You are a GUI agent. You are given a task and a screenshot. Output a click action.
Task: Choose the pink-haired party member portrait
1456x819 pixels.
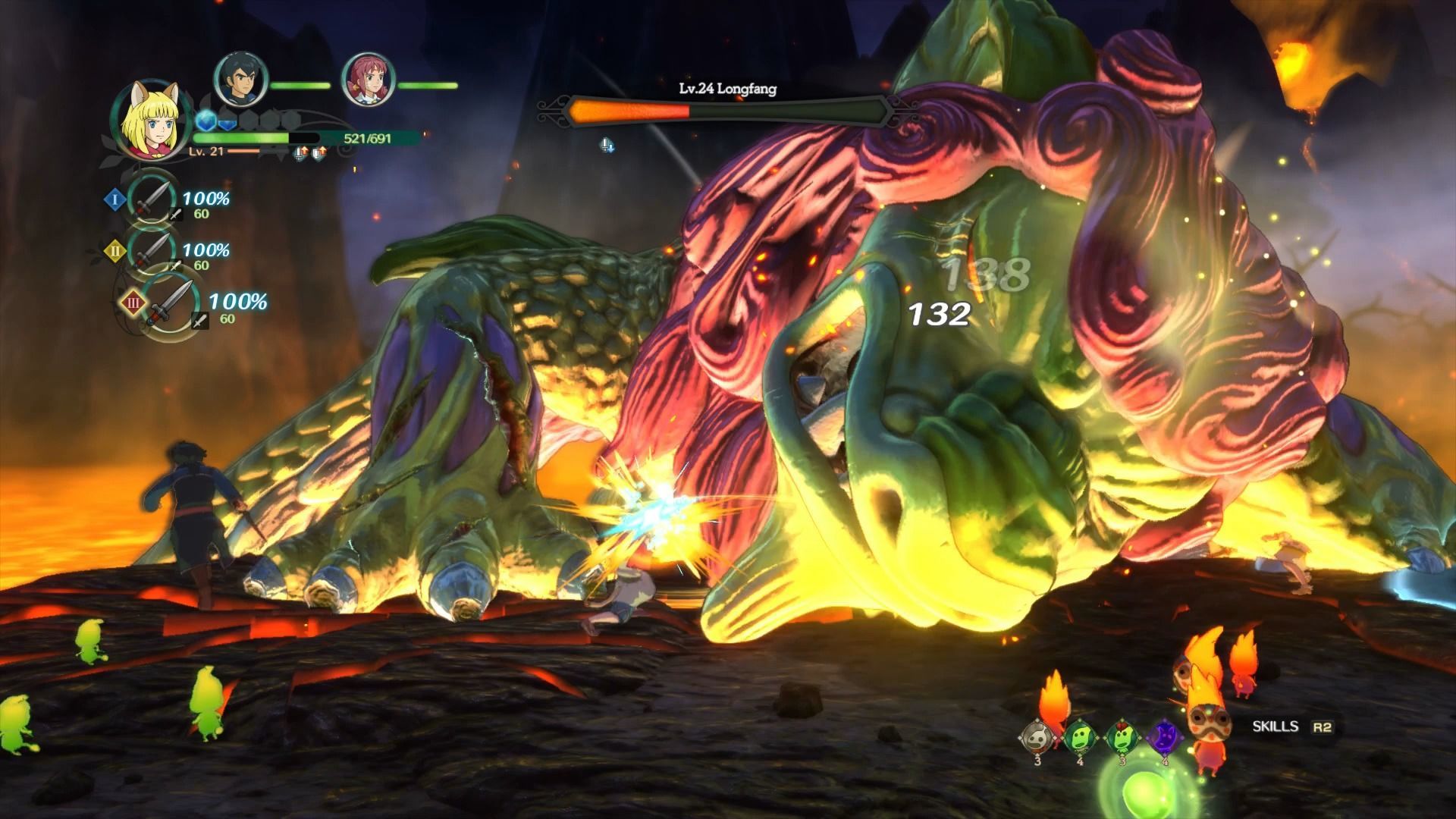pyautogui.click(x=369, y=80)
